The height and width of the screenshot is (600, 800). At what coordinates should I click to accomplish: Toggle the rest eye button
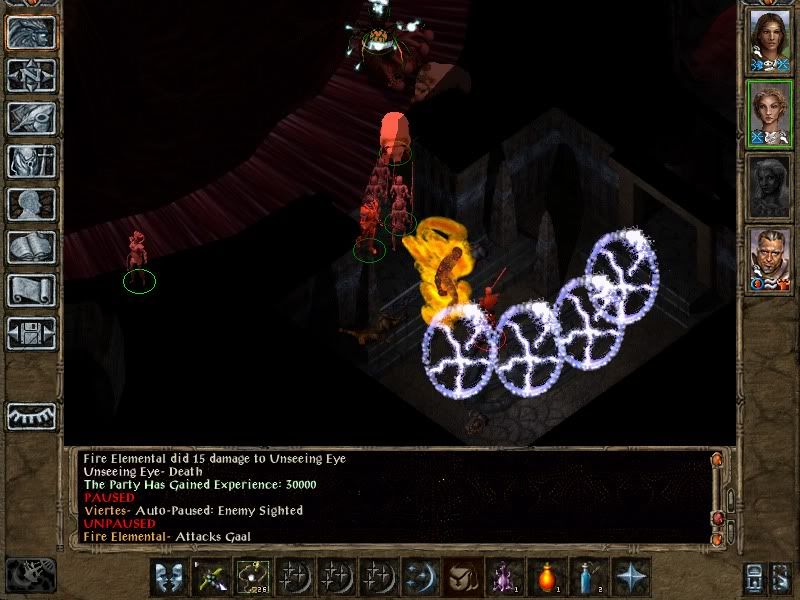pyautogui.click(x=31, y=416)
